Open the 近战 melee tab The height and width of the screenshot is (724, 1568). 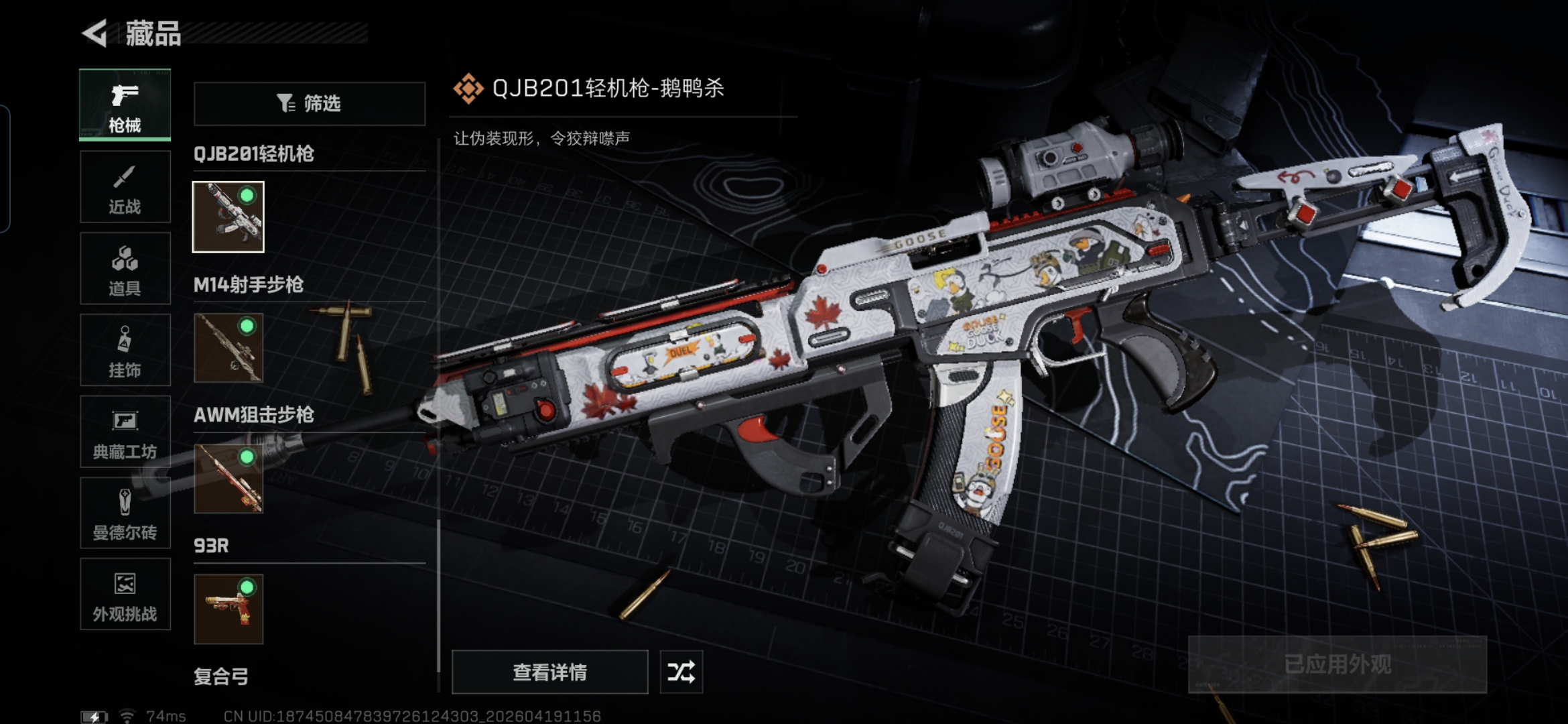pos(125,187)
